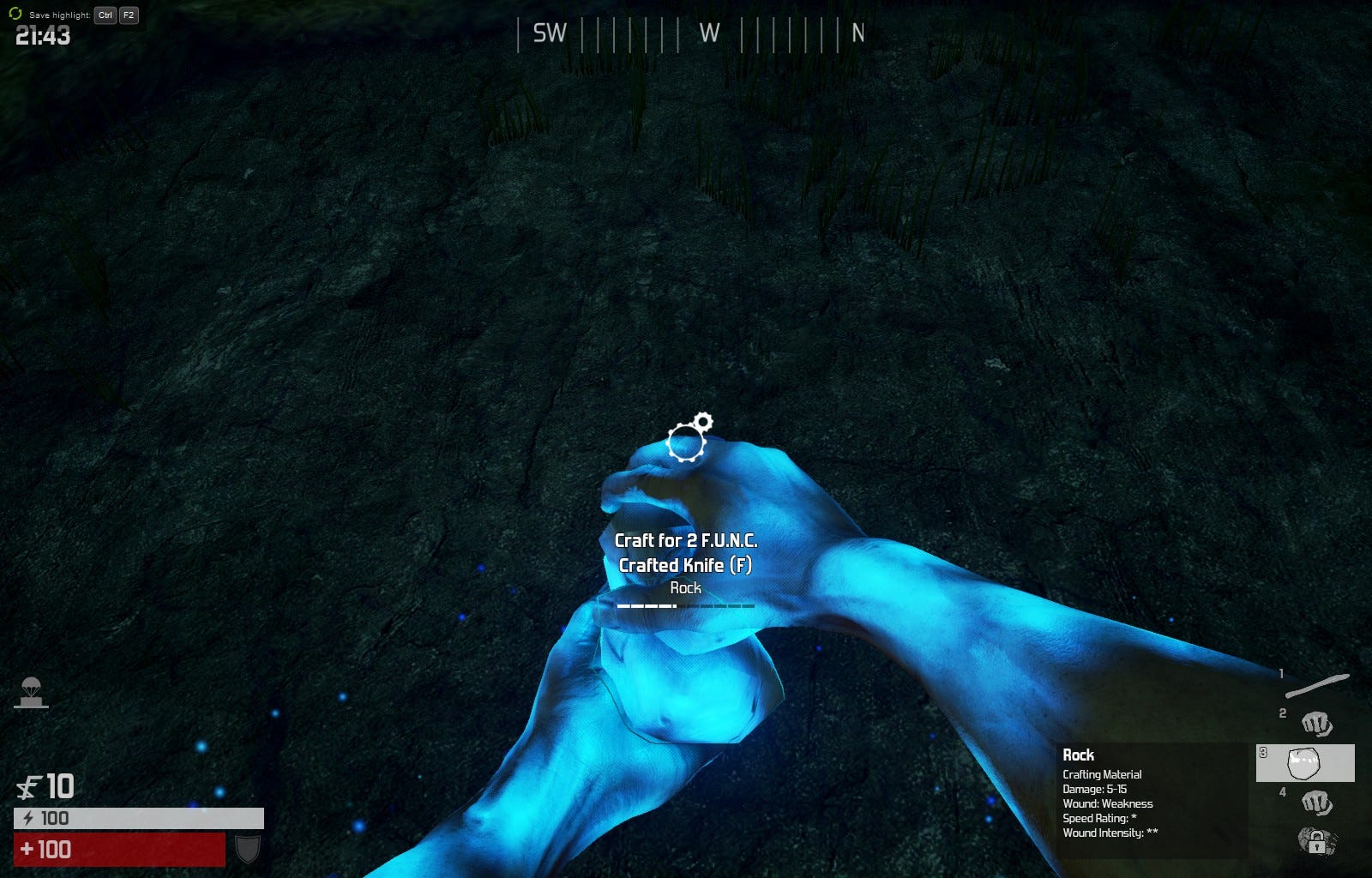Open the airdrop parachute icon
Screen dimensions: 1372x878
coord(31,692)
